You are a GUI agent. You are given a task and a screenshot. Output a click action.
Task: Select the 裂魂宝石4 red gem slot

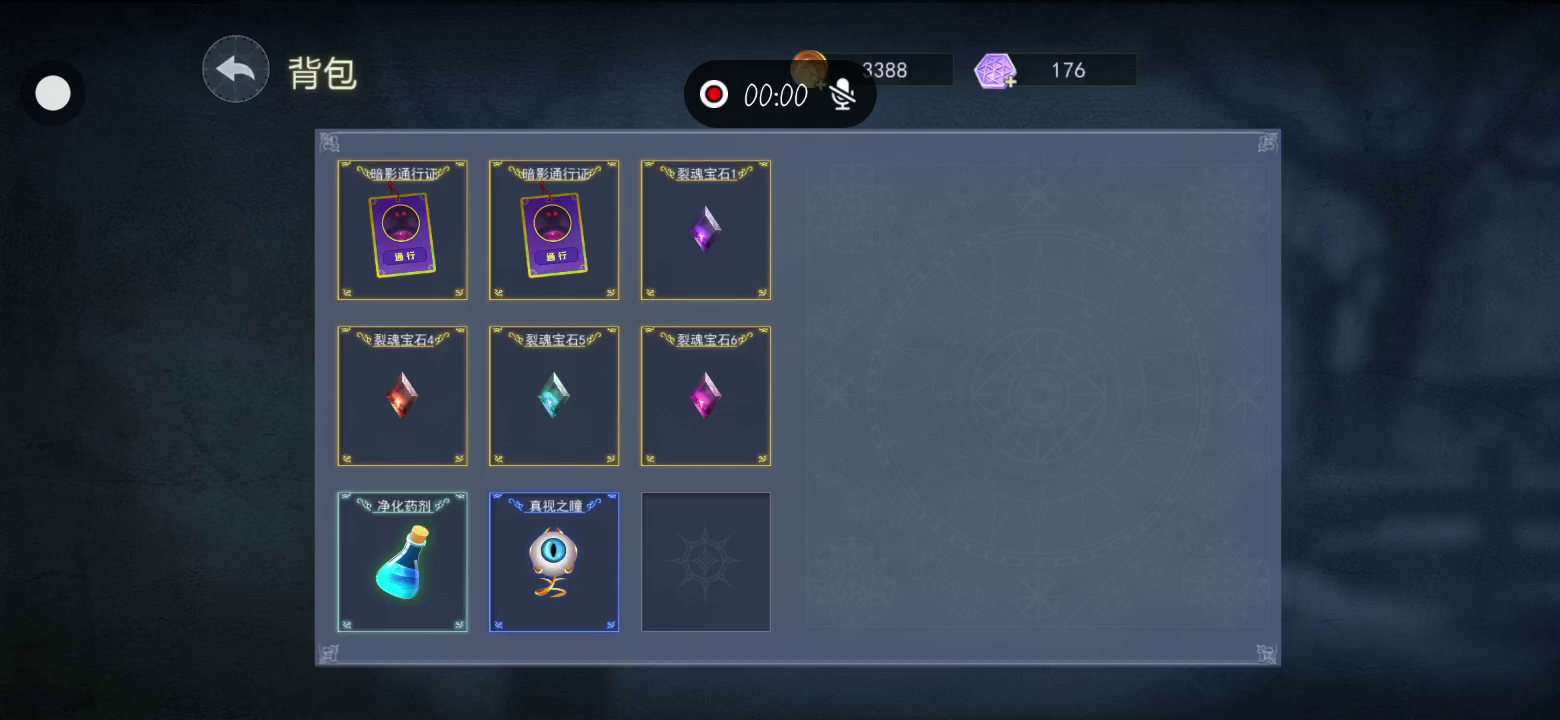point(402,396)
